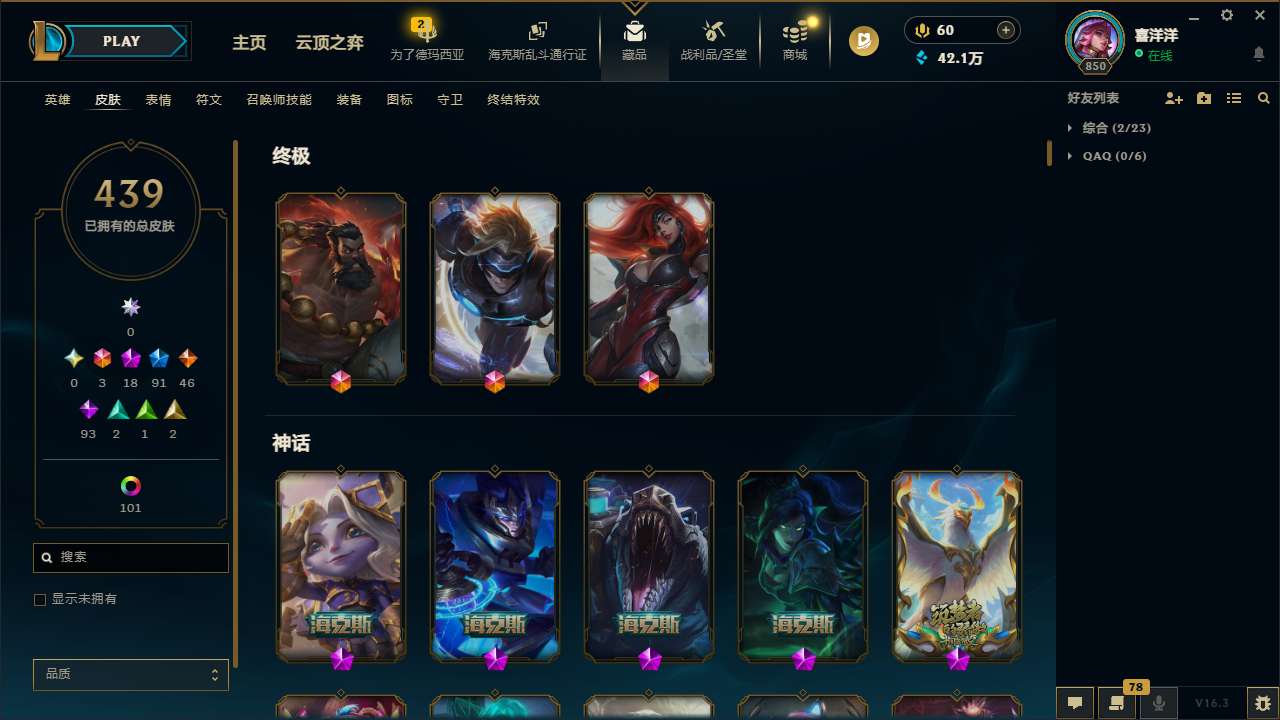Switch to the 英雄 champions tab
Screen dimensions: 1280x720
(57, 100)
